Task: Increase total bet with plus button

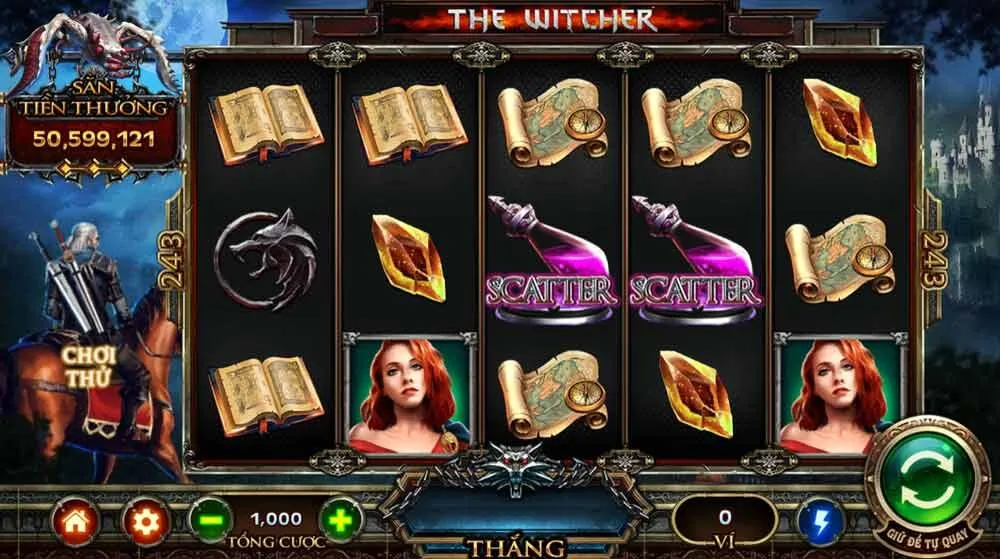Action: 341,520
